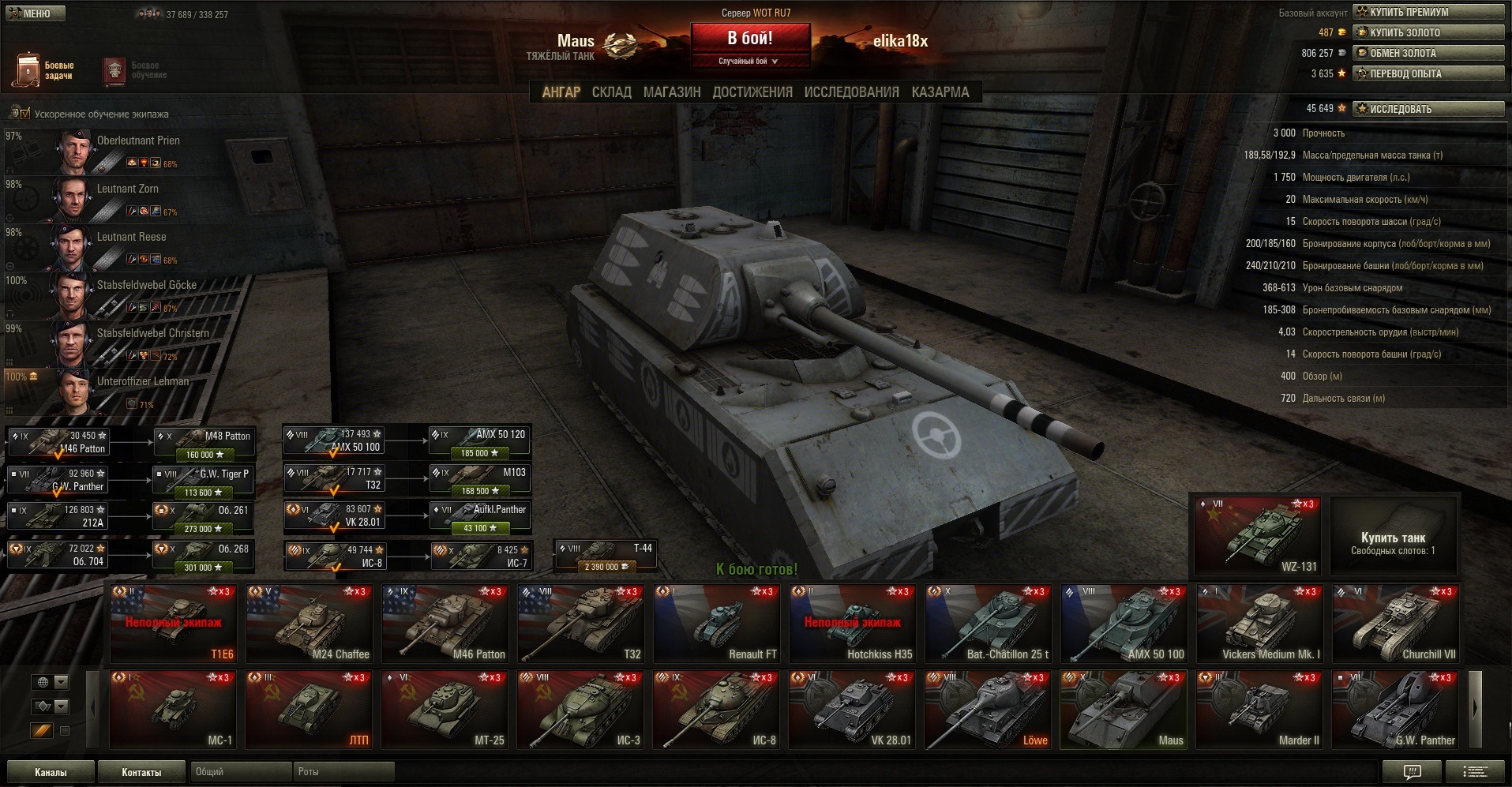Choose the КУПИТЬ ЗОЛОТО button
The image size is (1512, 787).
1428,32
